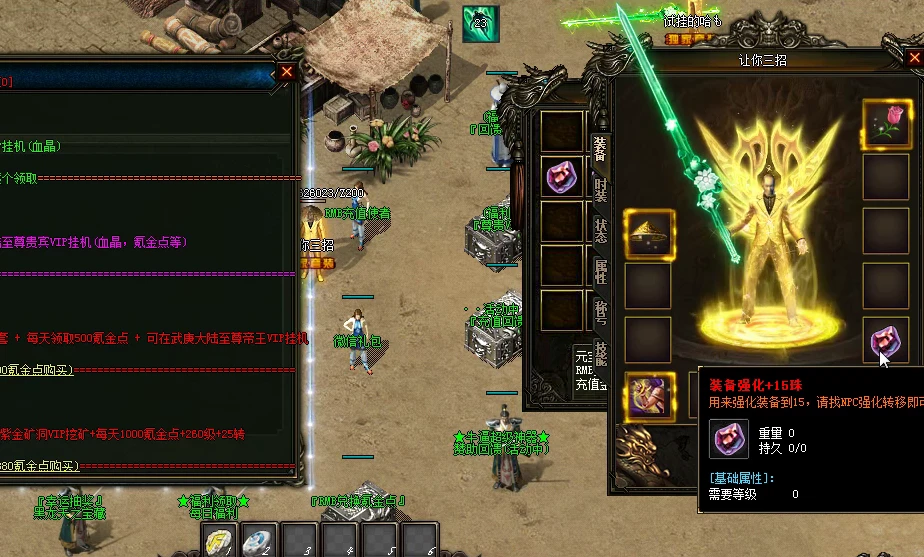Click the green sword buff icon
This screenshot has height=557, width=924.
[480, 24]
